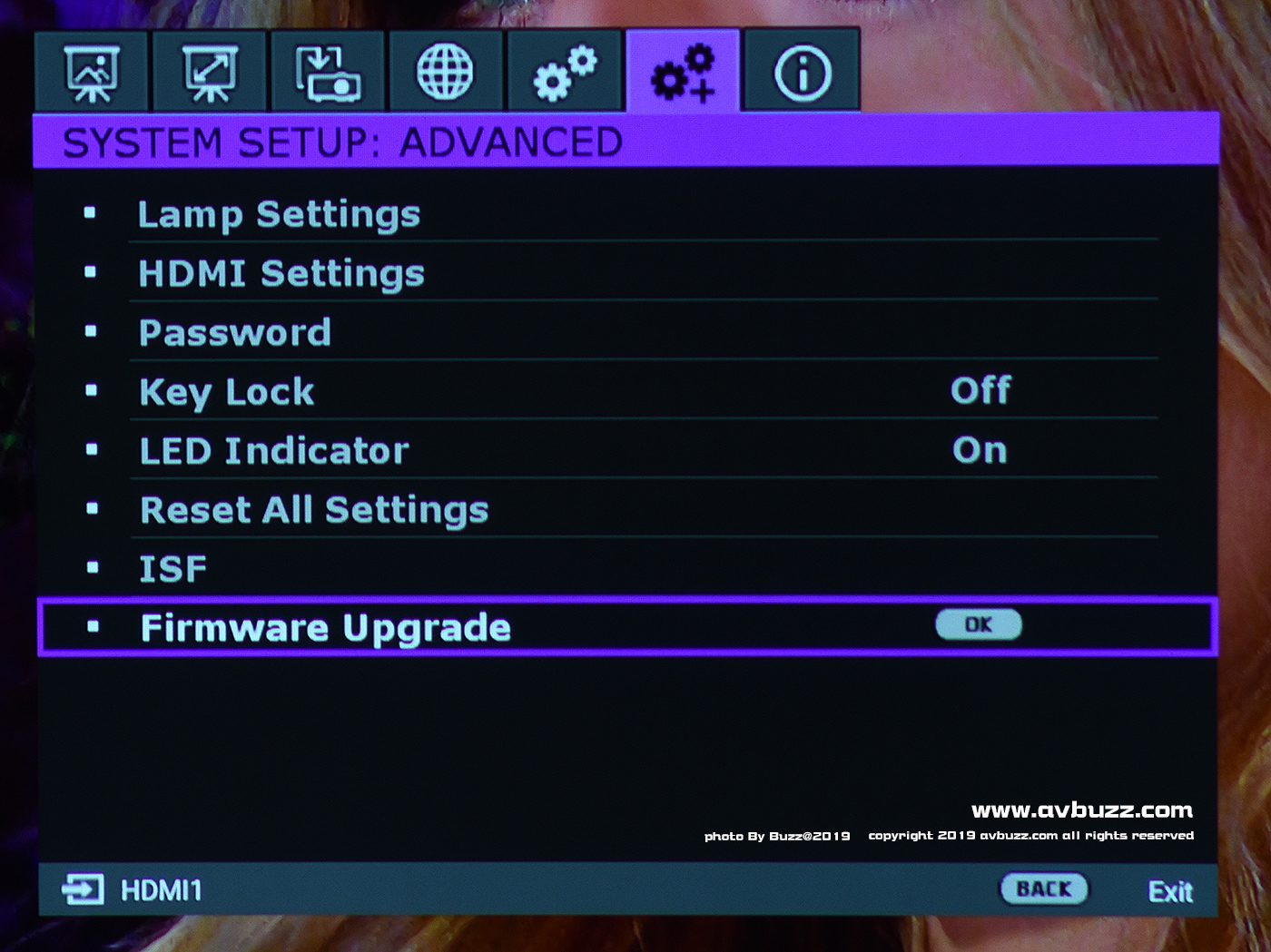Screen dimensions: 1271x952
Task: Open the Information tab
Action: 802,73
